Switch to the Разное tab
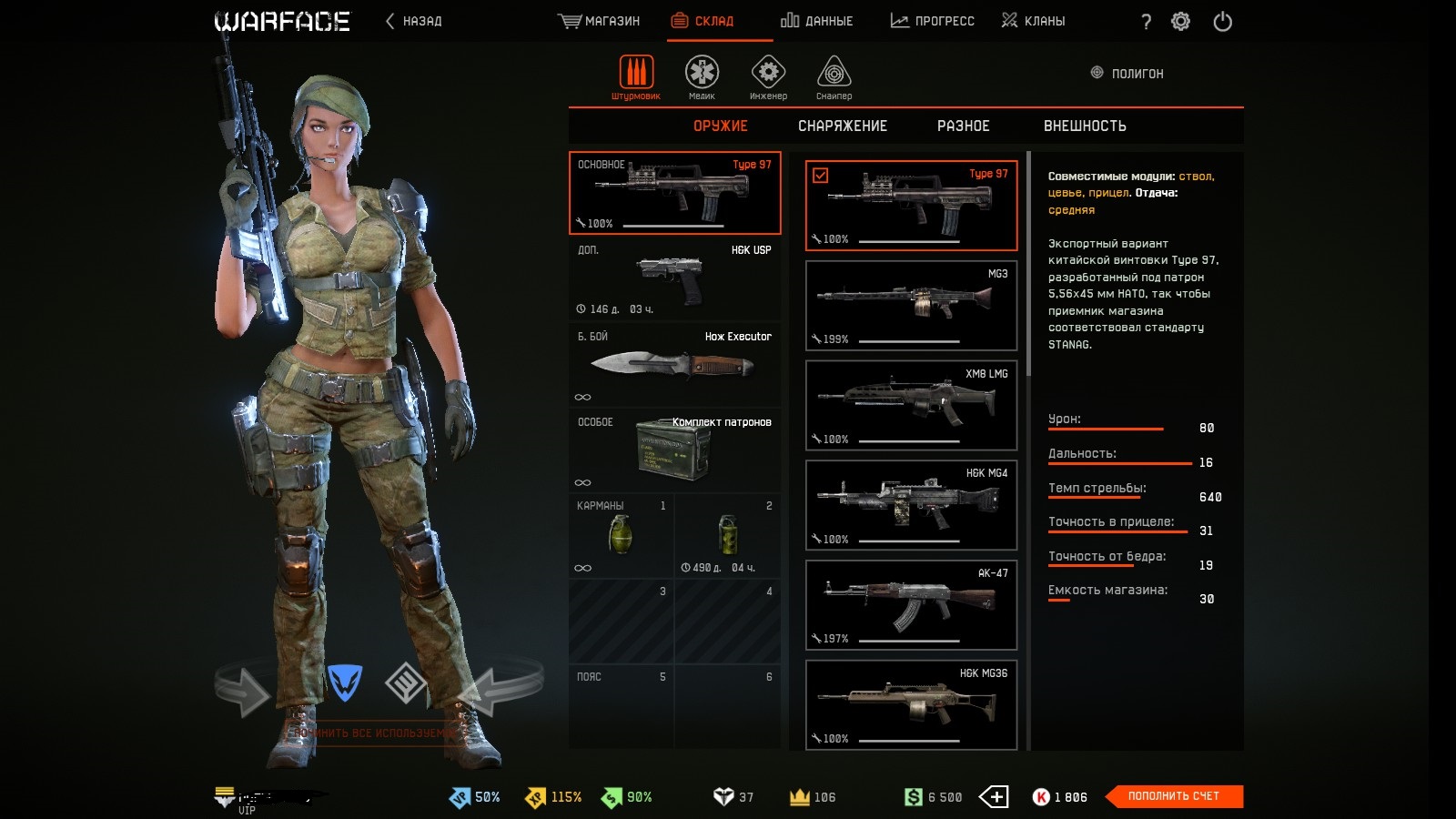The width and height of the screenshot is (1456, 819). pyautogui.click(x=963, y=126)
